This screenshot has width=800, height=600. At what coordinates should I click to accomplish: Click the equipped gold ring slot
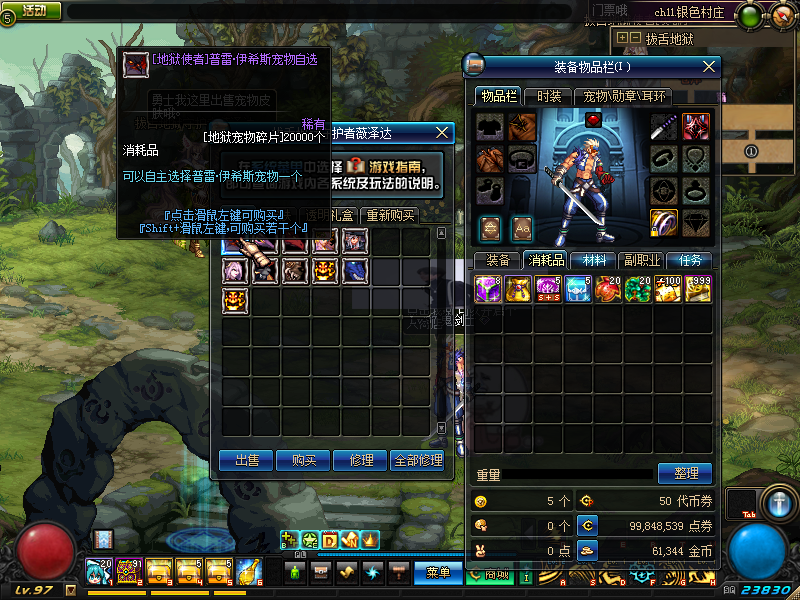(664, 221)
